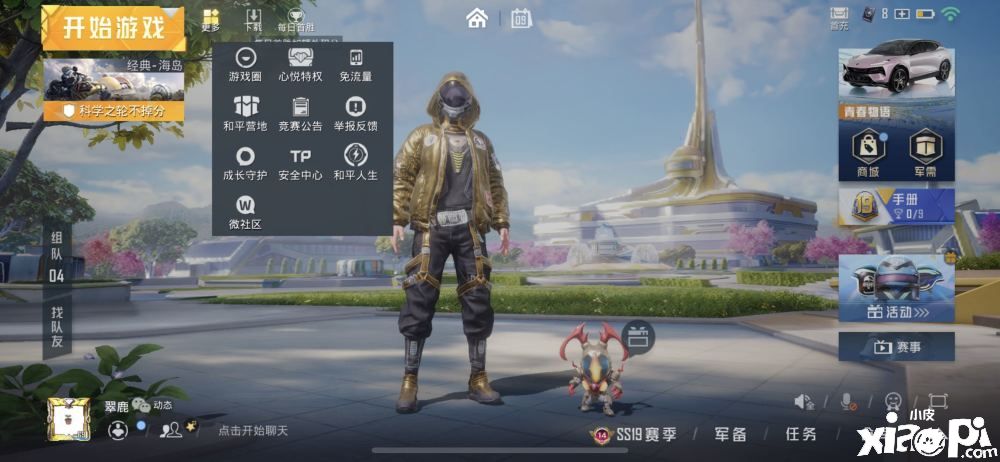Open the 赛事 tournaments button
1000x462 pixels.
coord(896,347)
